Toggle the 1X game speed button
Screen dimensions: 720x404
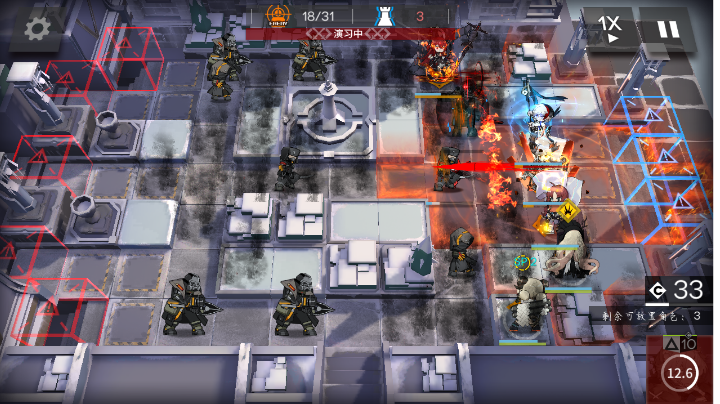click(x=609, y=27)
